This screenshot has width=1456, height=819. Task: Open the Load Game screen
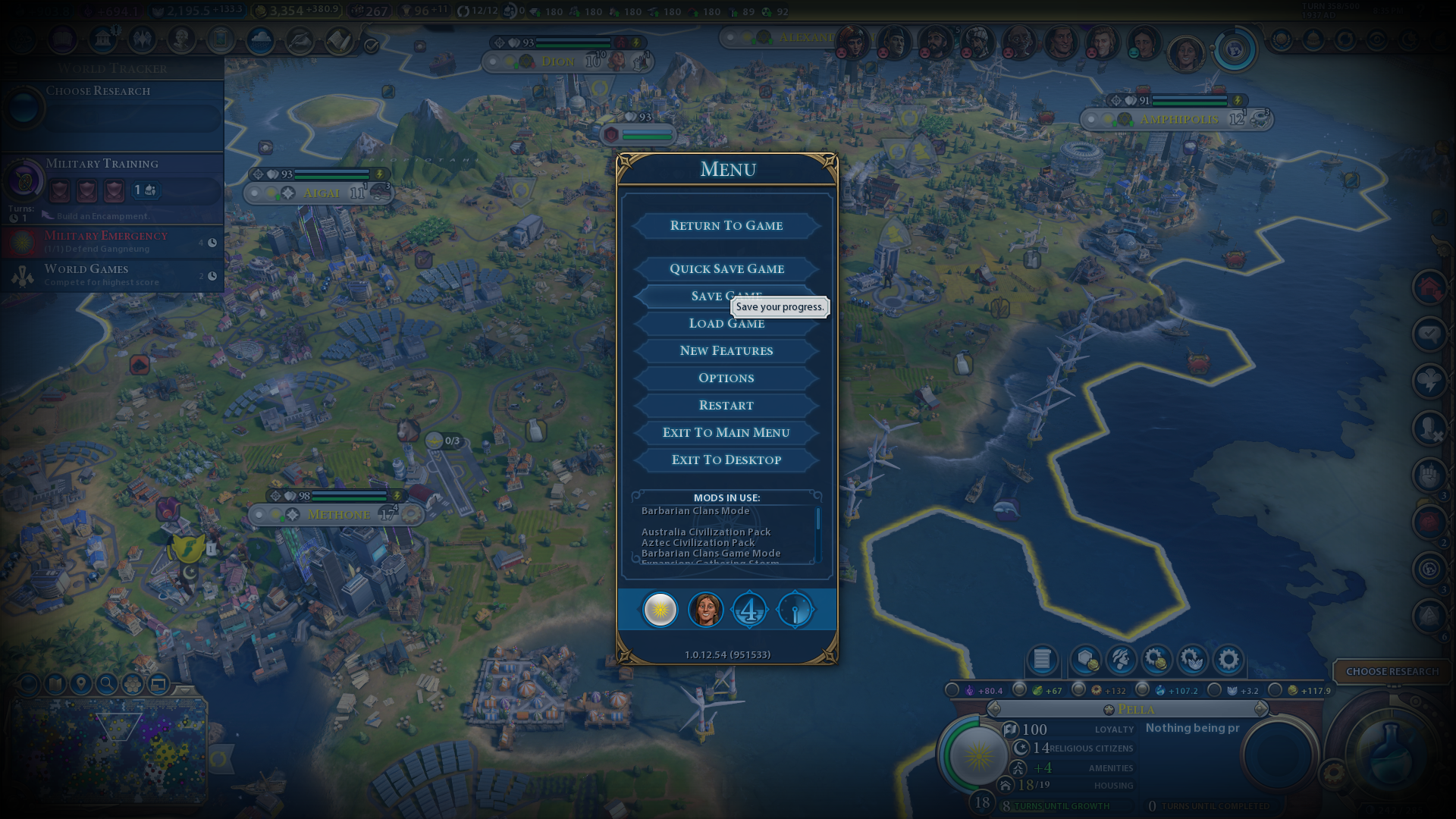pyautogui.click(x=726, y=324)
